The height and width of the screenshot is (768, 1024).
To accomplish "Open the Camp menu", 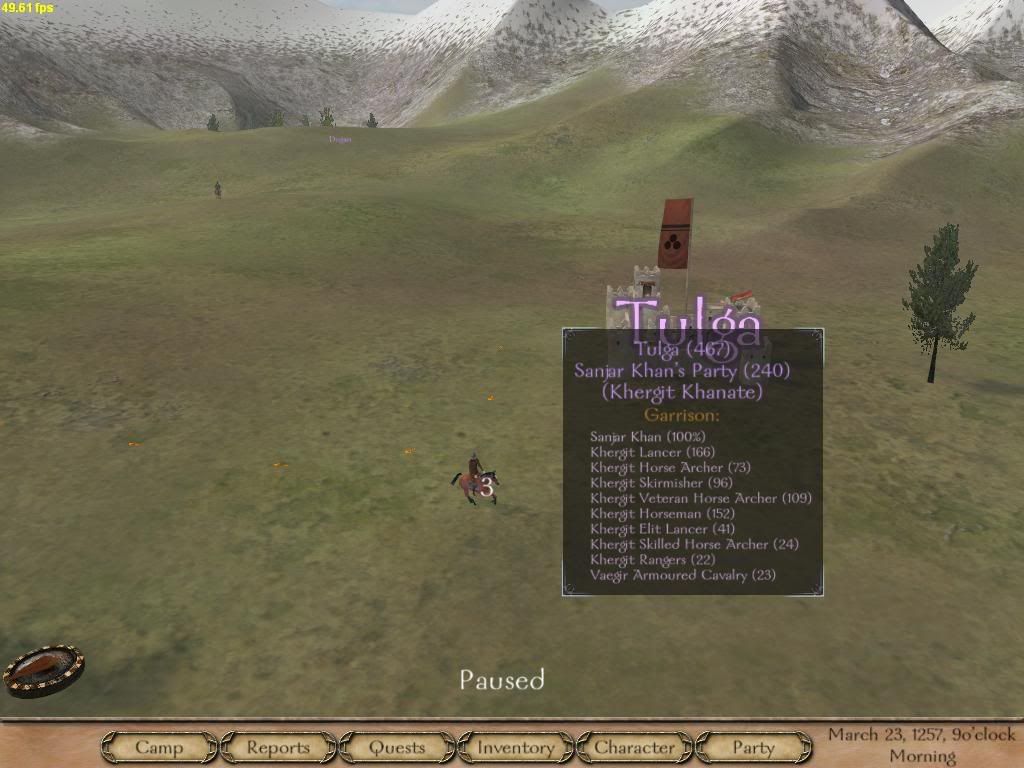I will tap(159, 747).
